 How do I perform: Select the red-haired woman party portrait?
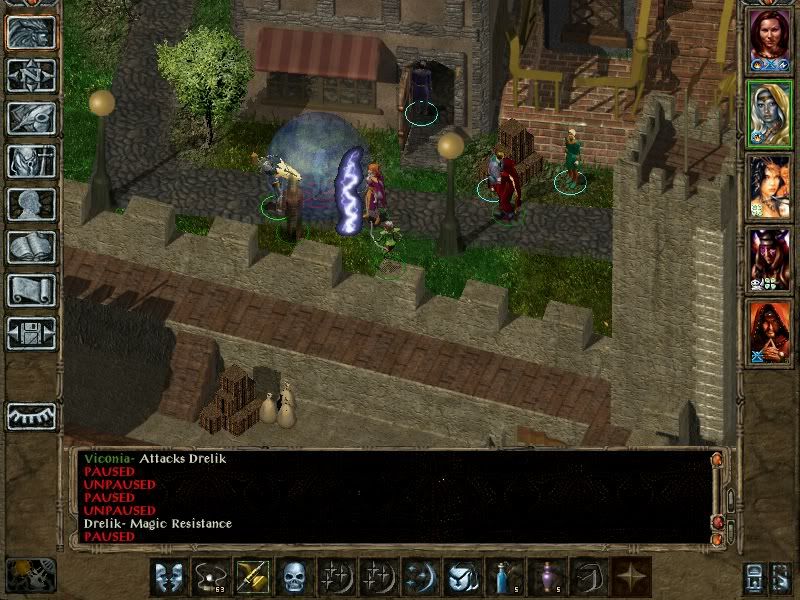coord(768,38)
